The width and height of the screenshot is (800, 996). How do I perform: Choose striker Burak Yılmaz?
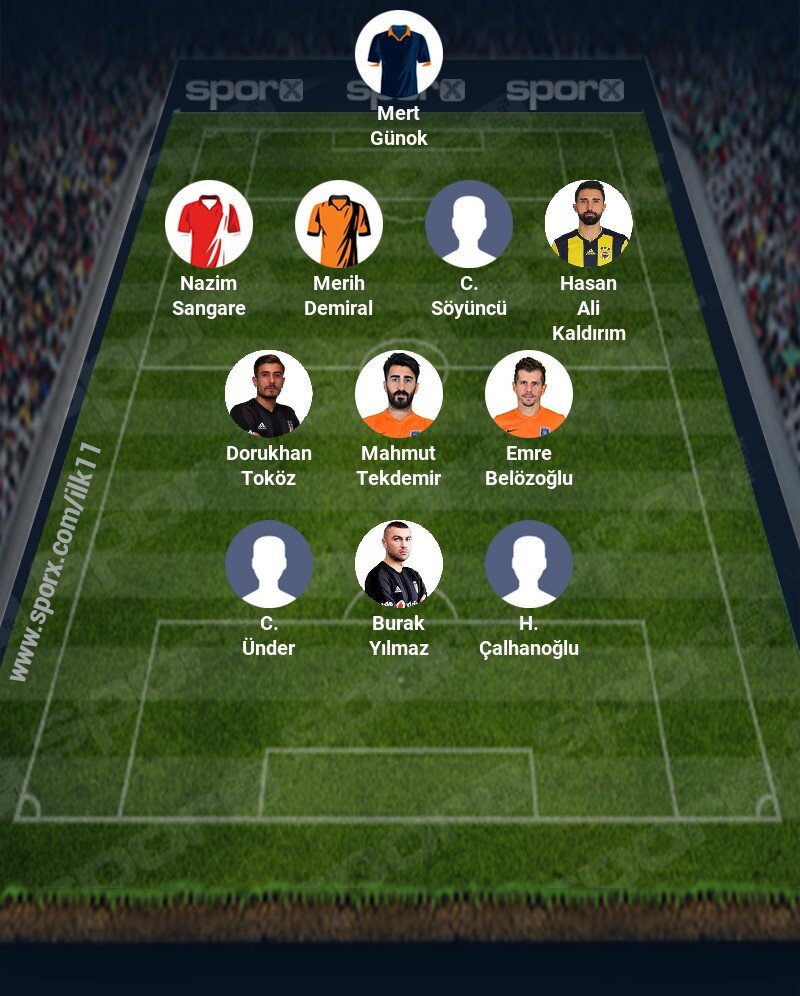399,564
